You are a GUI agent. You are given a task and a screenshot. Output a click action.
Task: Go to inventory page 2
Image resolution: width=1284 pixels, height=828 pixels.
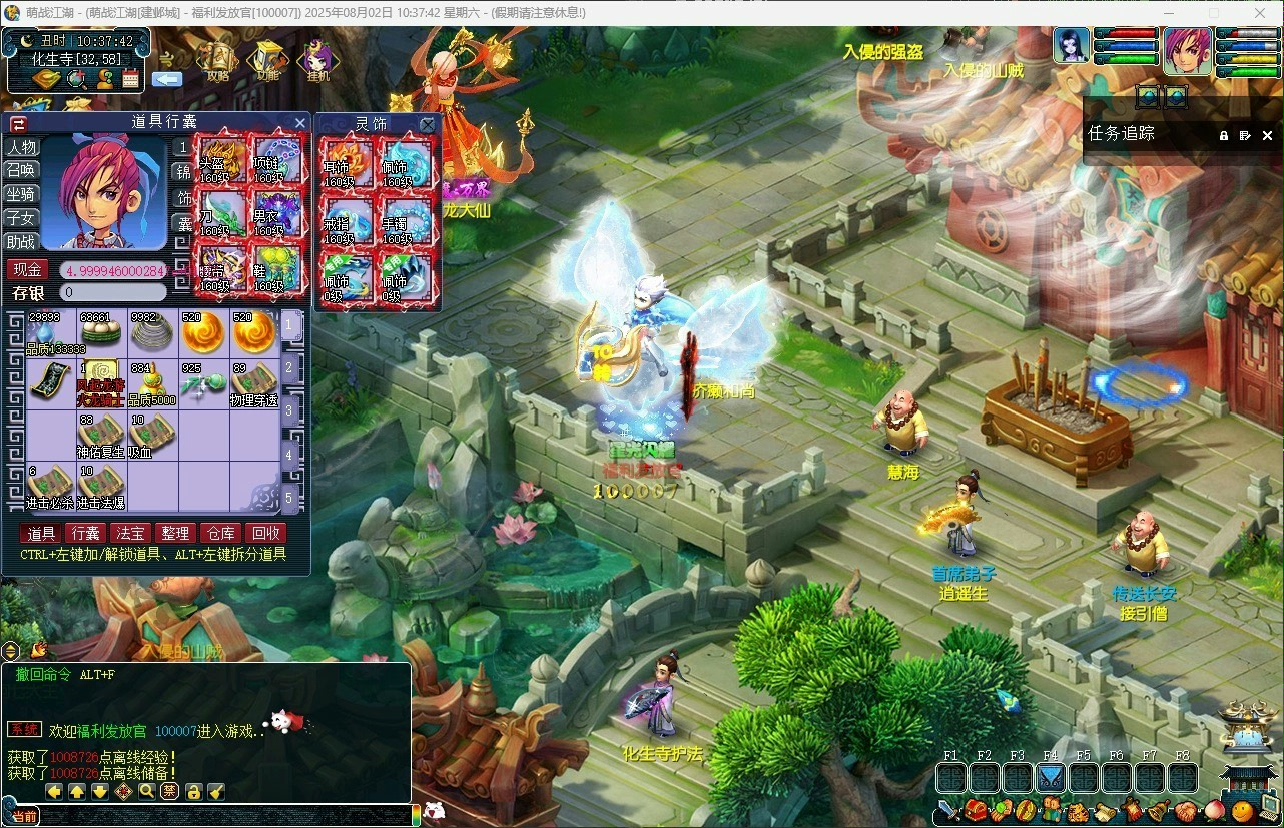[x=289, y=367]
